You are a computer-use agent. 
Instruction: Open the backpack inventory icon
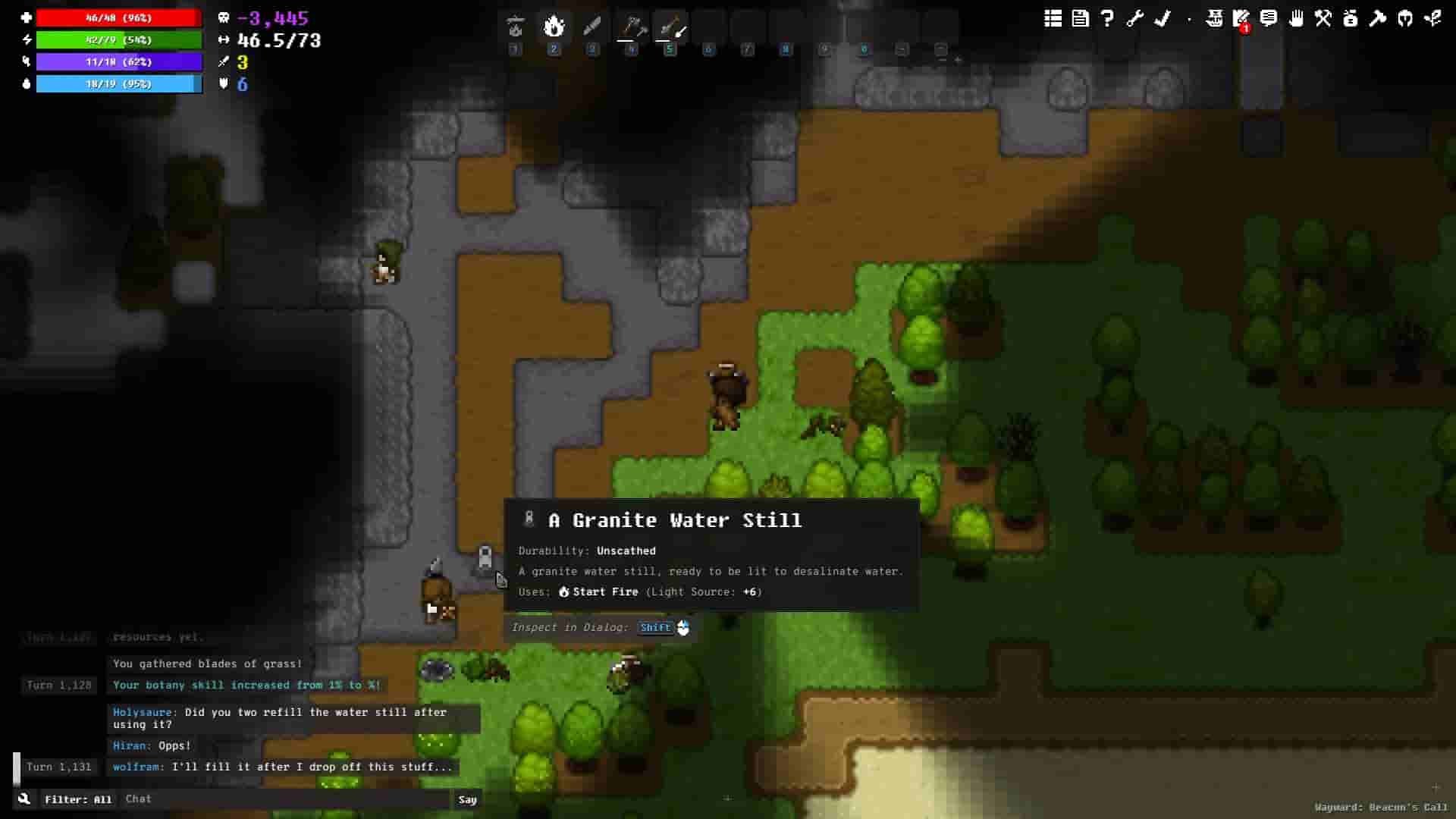pyautogui.click(x=1351, y=19)
